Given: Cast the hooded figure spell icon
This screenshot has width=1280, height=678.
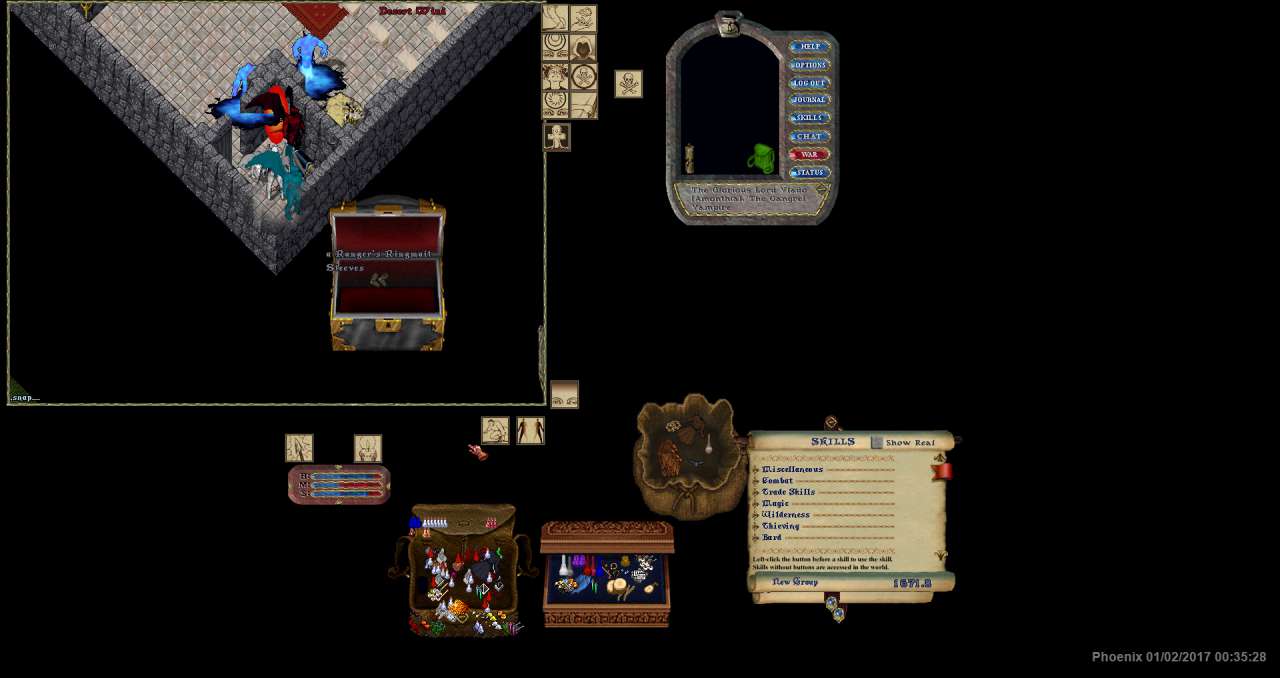Looking at the screenshot, I should (x=583, y=47).
